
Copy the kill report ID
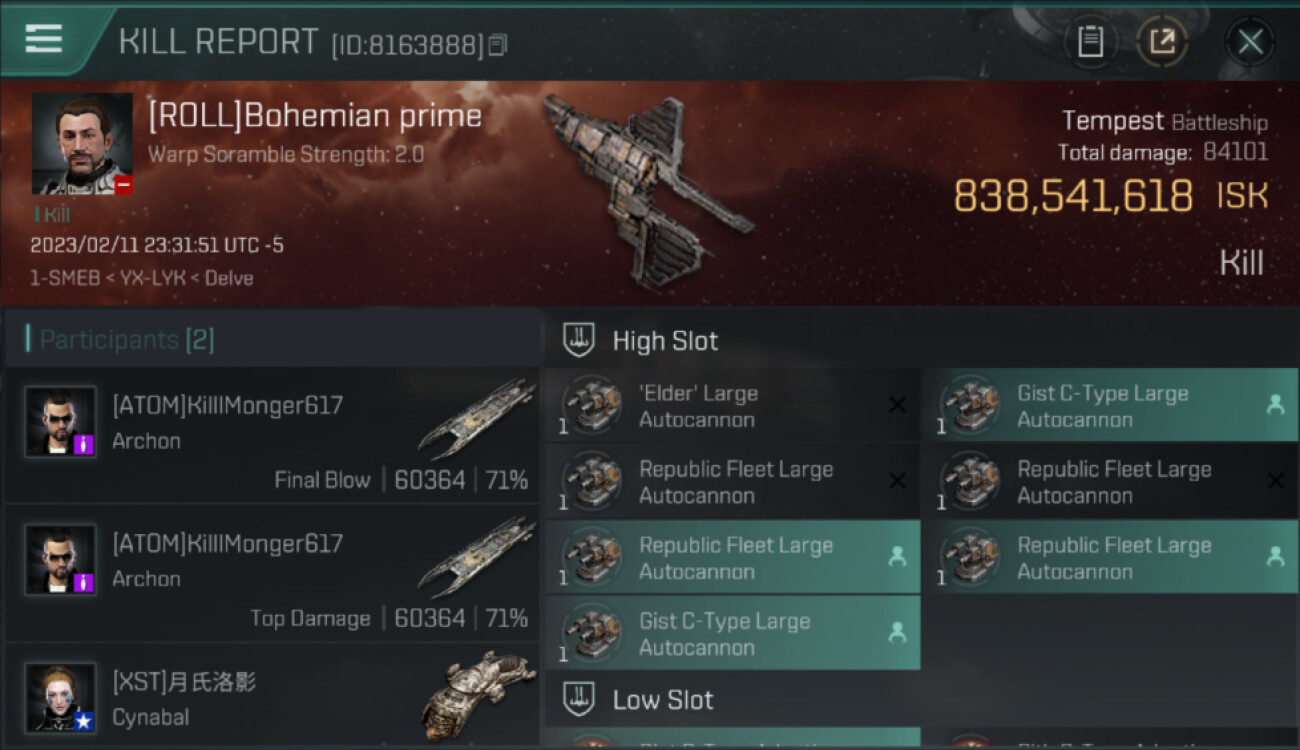498,45
